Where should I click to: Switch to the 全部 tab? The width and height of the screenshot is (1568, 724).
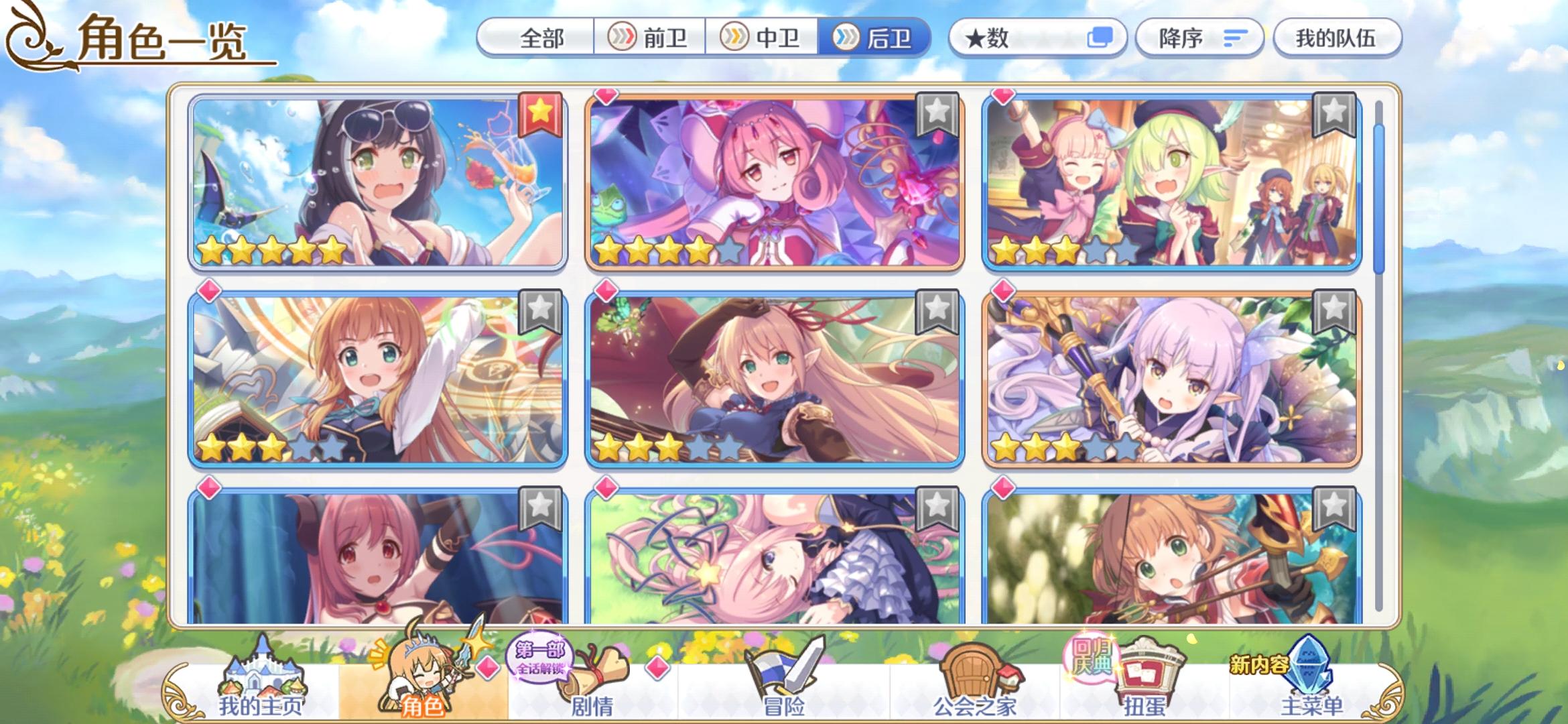pyautogui.click(x=543, y=40)
